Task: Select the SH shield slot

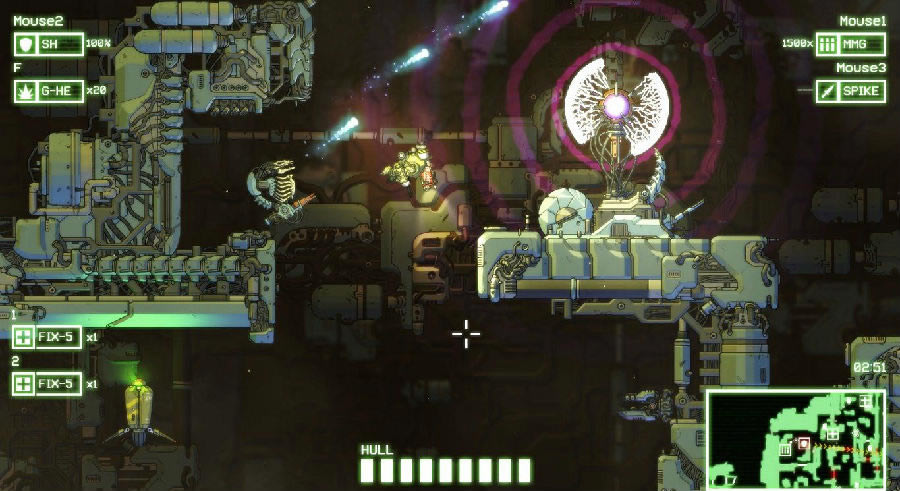Action: pyautogui.click(x=47, y=44)
